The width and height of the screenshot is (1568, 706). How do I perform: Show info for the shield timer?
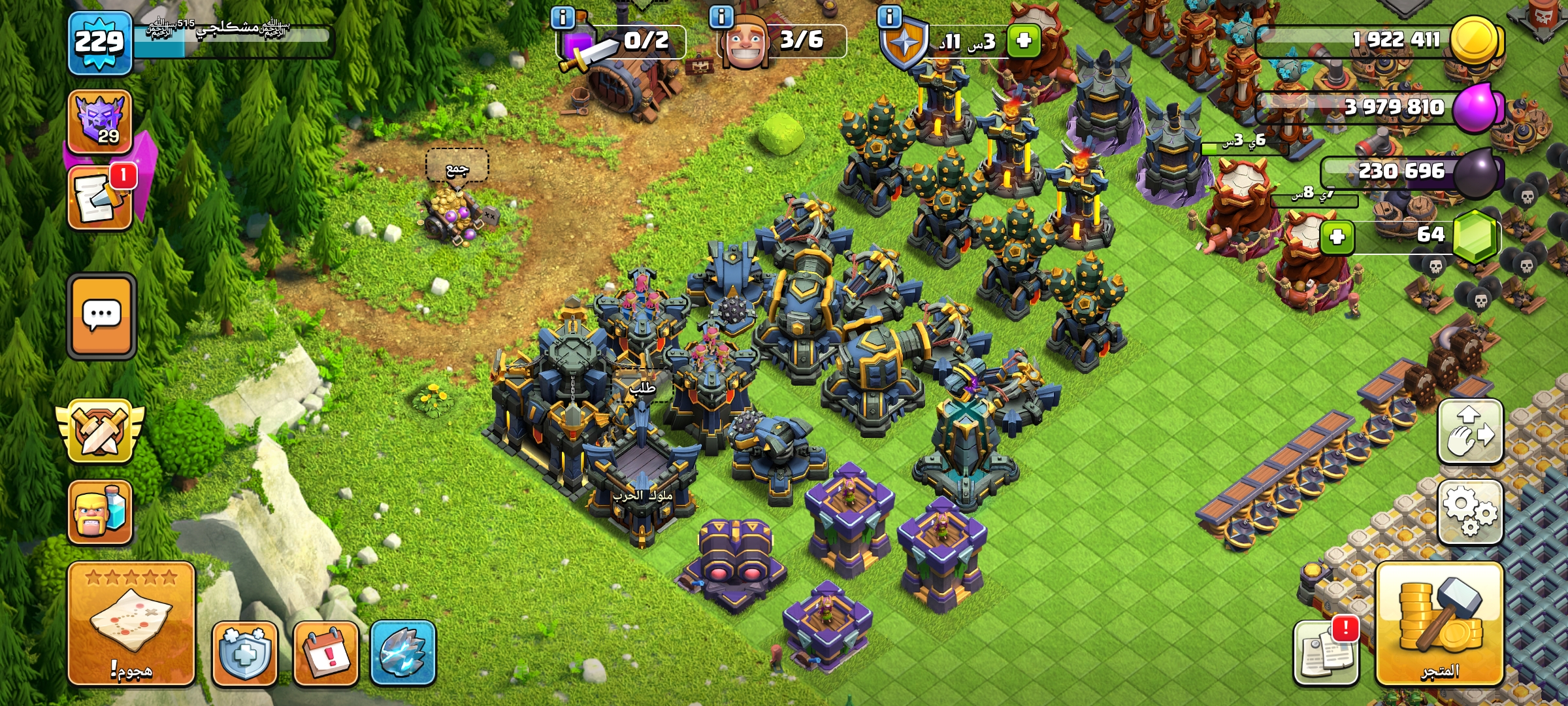889,17
